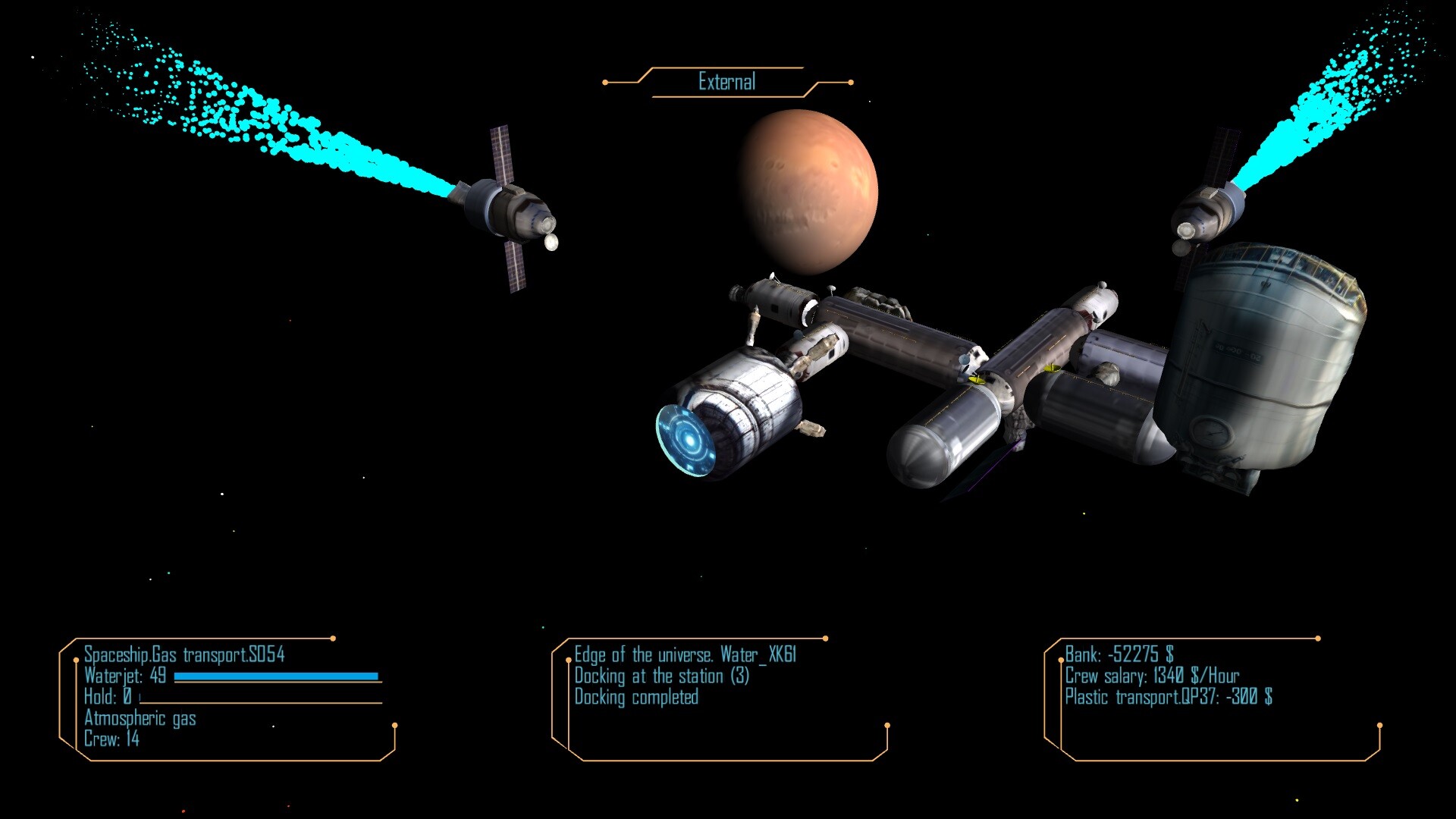Click the blue Waterjet progress bar
This screenshot has height=819, width=1456.
[277, 675]
